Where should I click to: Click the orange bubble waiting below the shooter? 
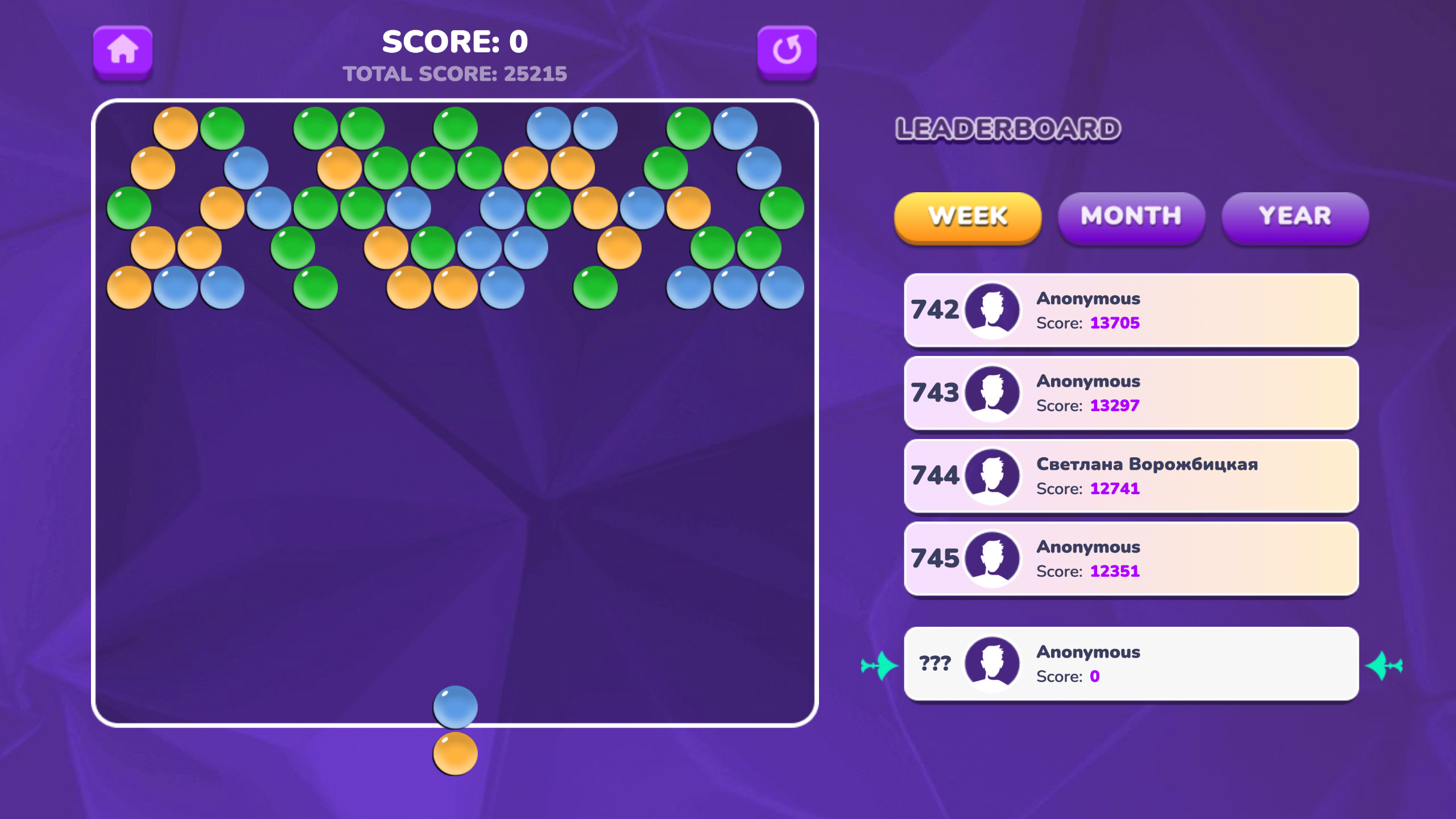(454, 754)
